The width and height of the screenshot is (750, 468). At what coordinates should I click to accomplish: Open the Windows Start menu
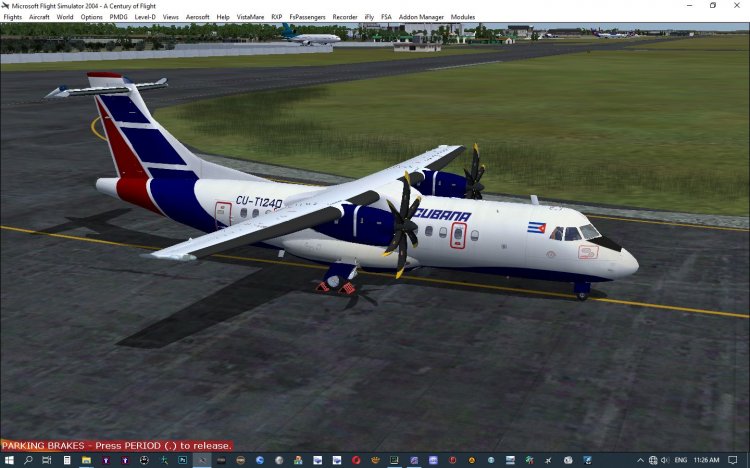pyautogui.click(x=8, y=460)
